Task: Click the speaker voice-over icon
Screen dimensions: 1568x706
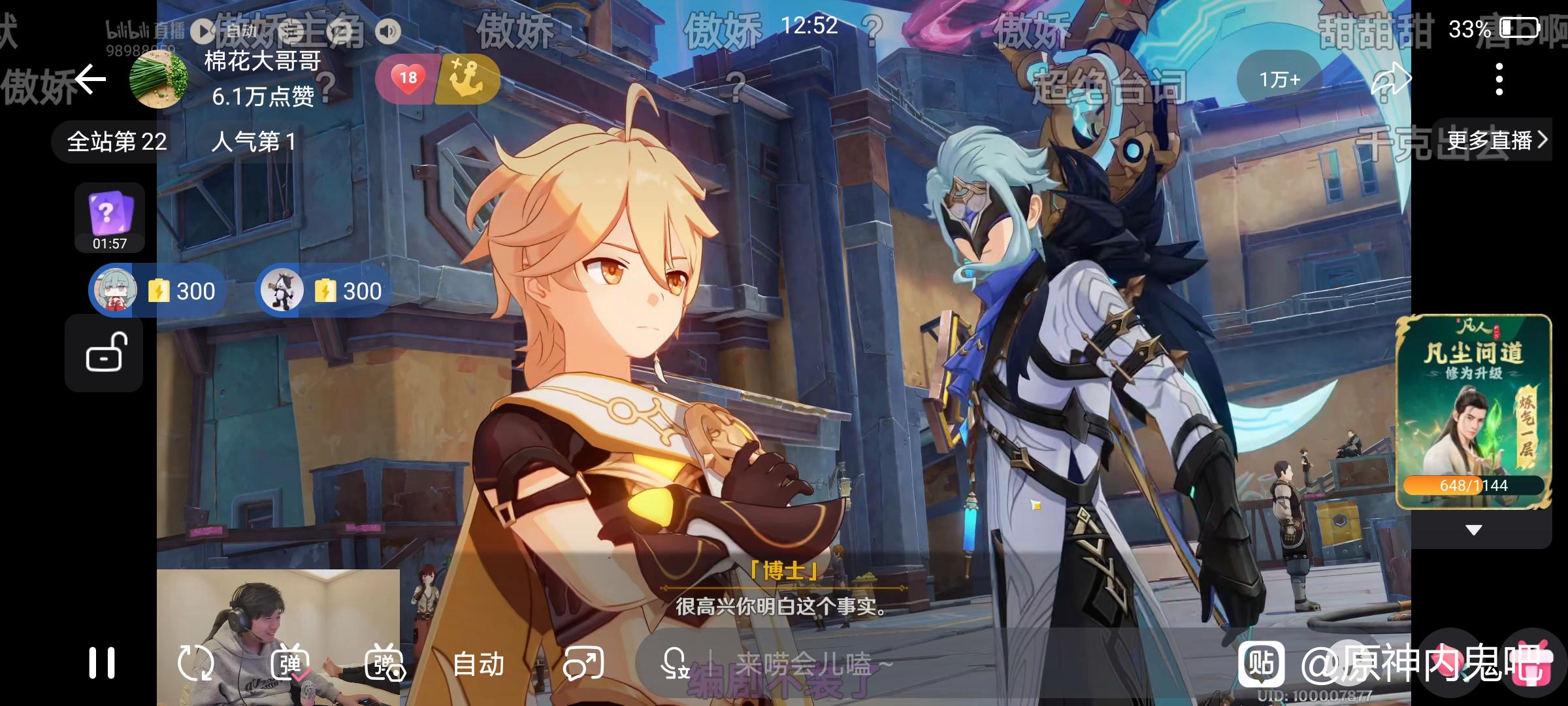Action: (x=388, y=31)
